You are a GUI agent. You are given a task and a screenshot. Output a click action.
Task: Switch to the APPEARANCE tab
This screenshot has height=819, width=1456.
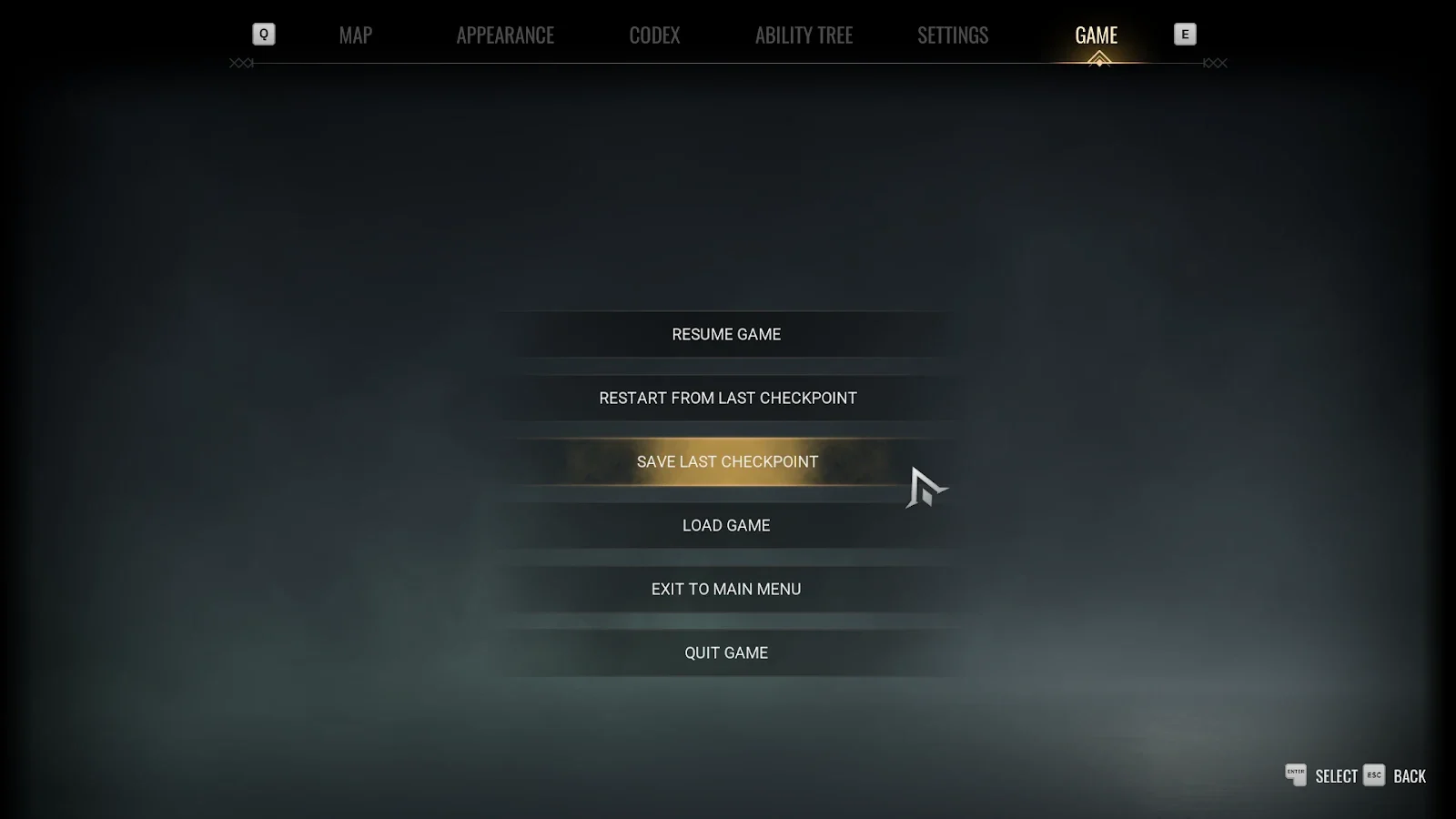coord(506,35)
